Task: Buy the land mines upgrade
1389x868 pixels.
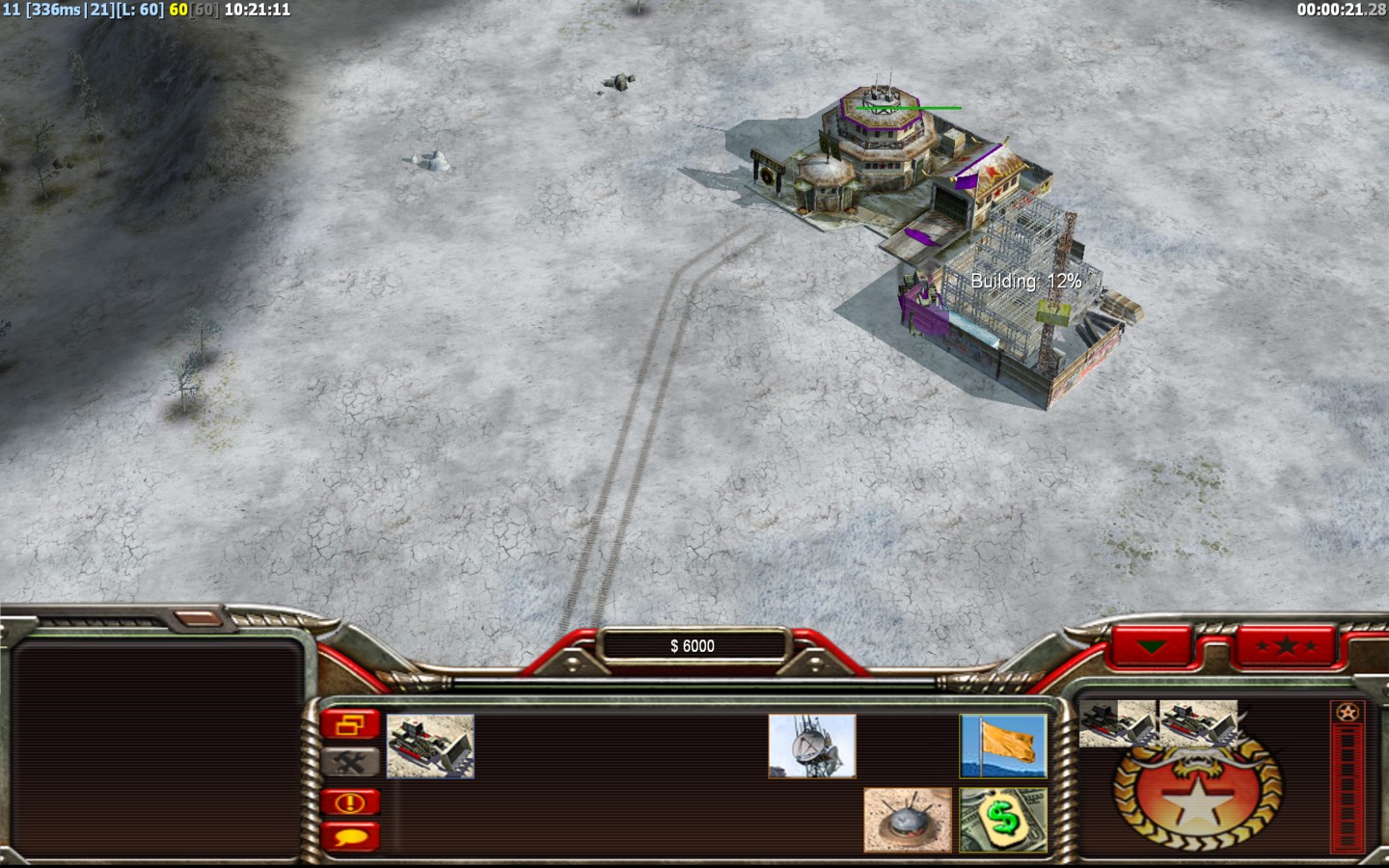Action: click(907, 820)
